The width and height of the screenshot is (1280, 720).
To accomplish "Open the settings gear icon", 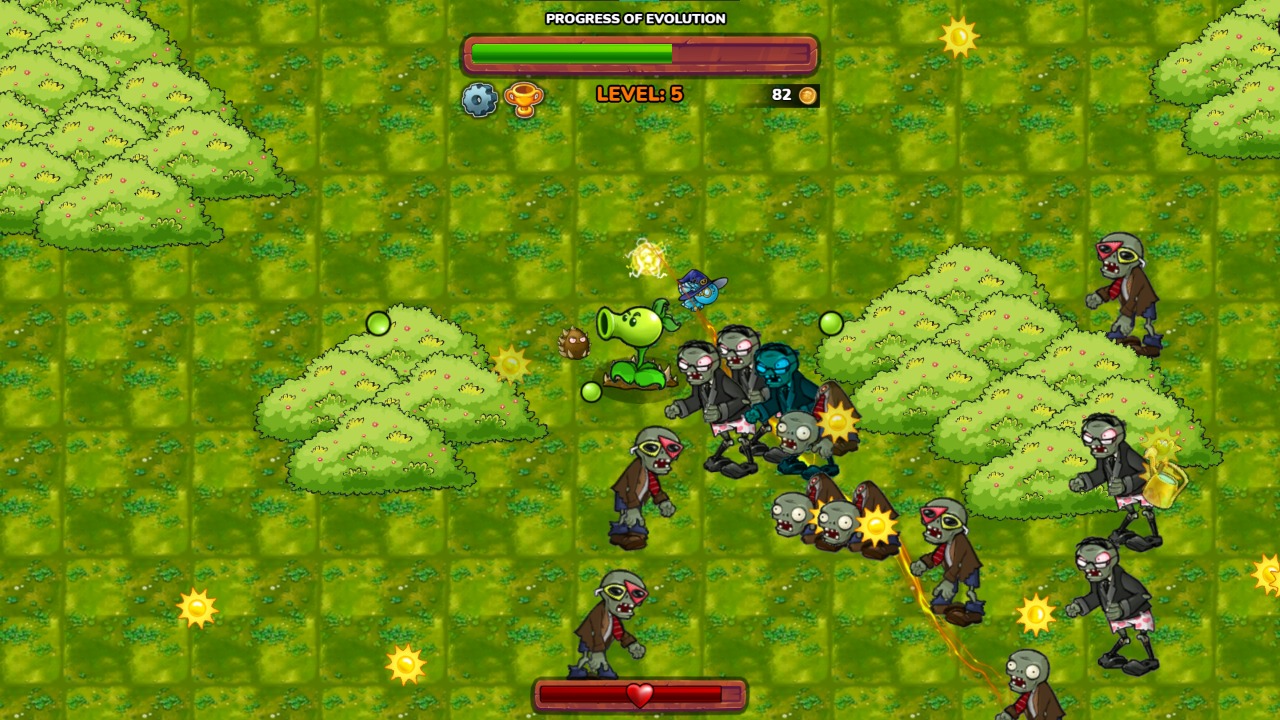I will [x=480, y=97].
